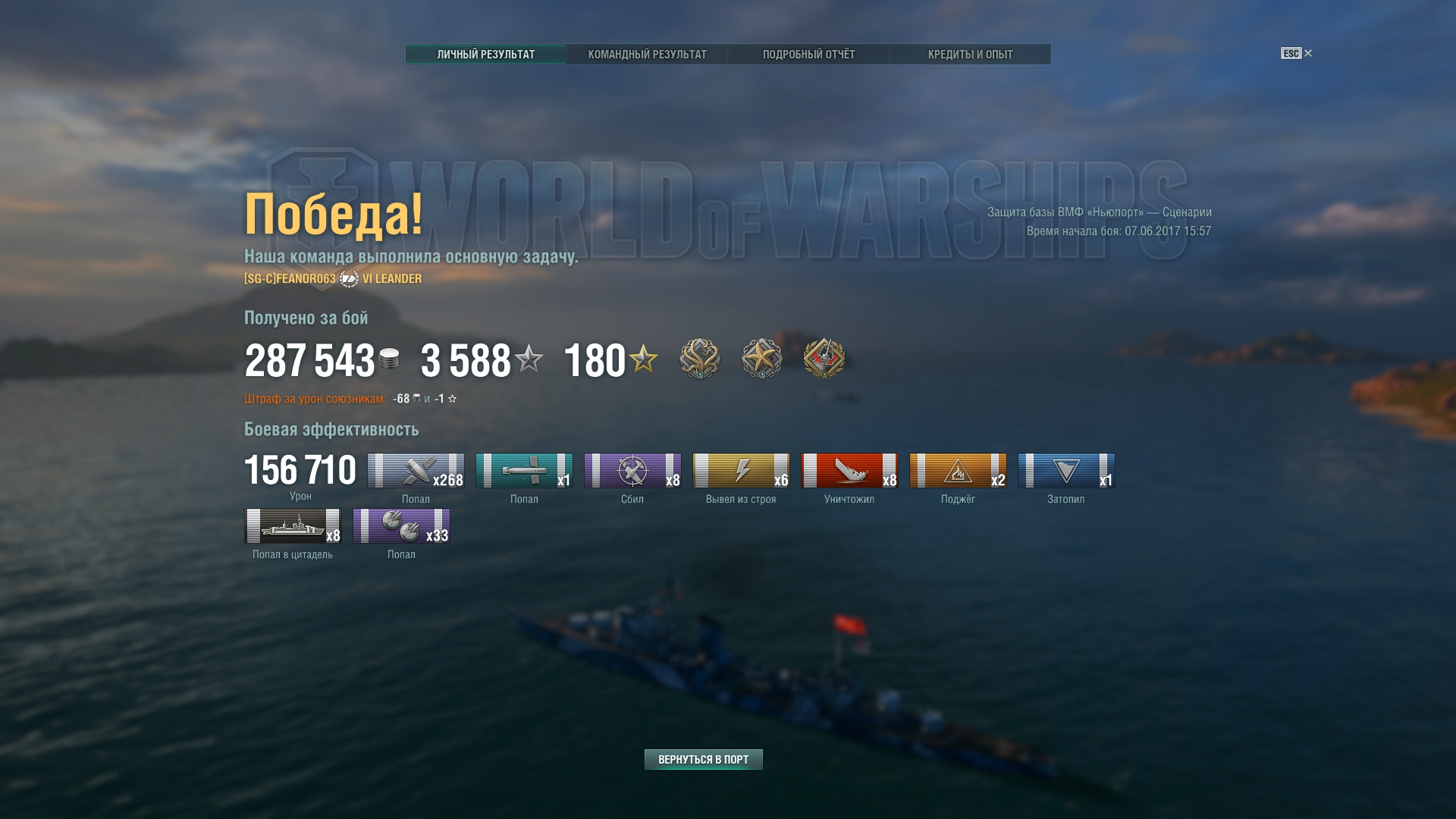Close the results screen with the X
The image size is (1456, 819).
click(x=1307, y=53)
